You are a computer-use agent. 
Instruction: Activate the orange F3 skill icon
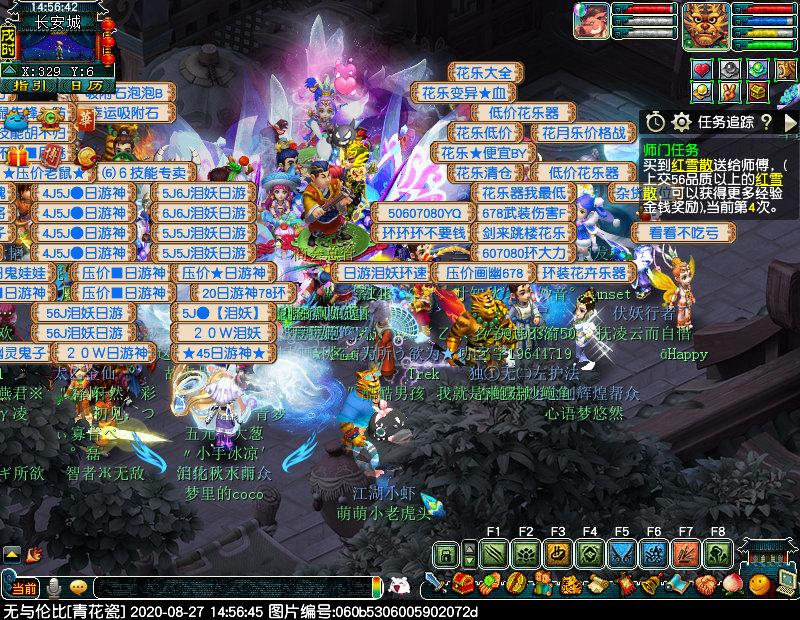557,553
